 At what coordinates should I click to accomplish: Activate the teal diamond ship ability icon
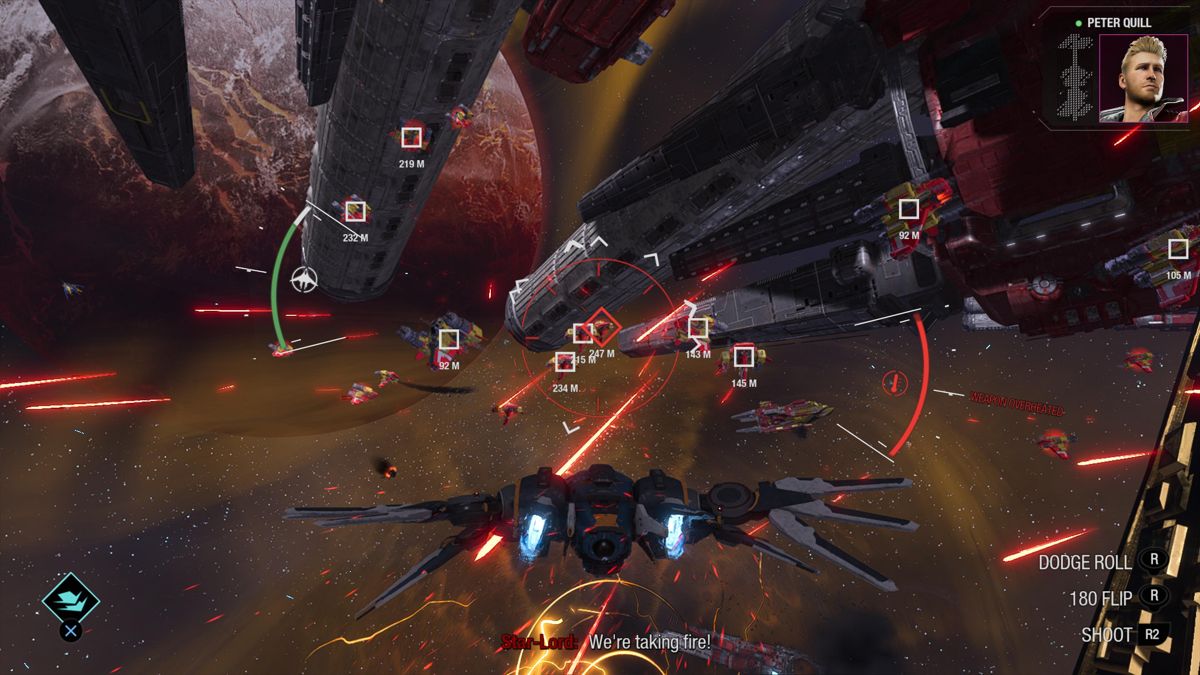tap(70, 600)
